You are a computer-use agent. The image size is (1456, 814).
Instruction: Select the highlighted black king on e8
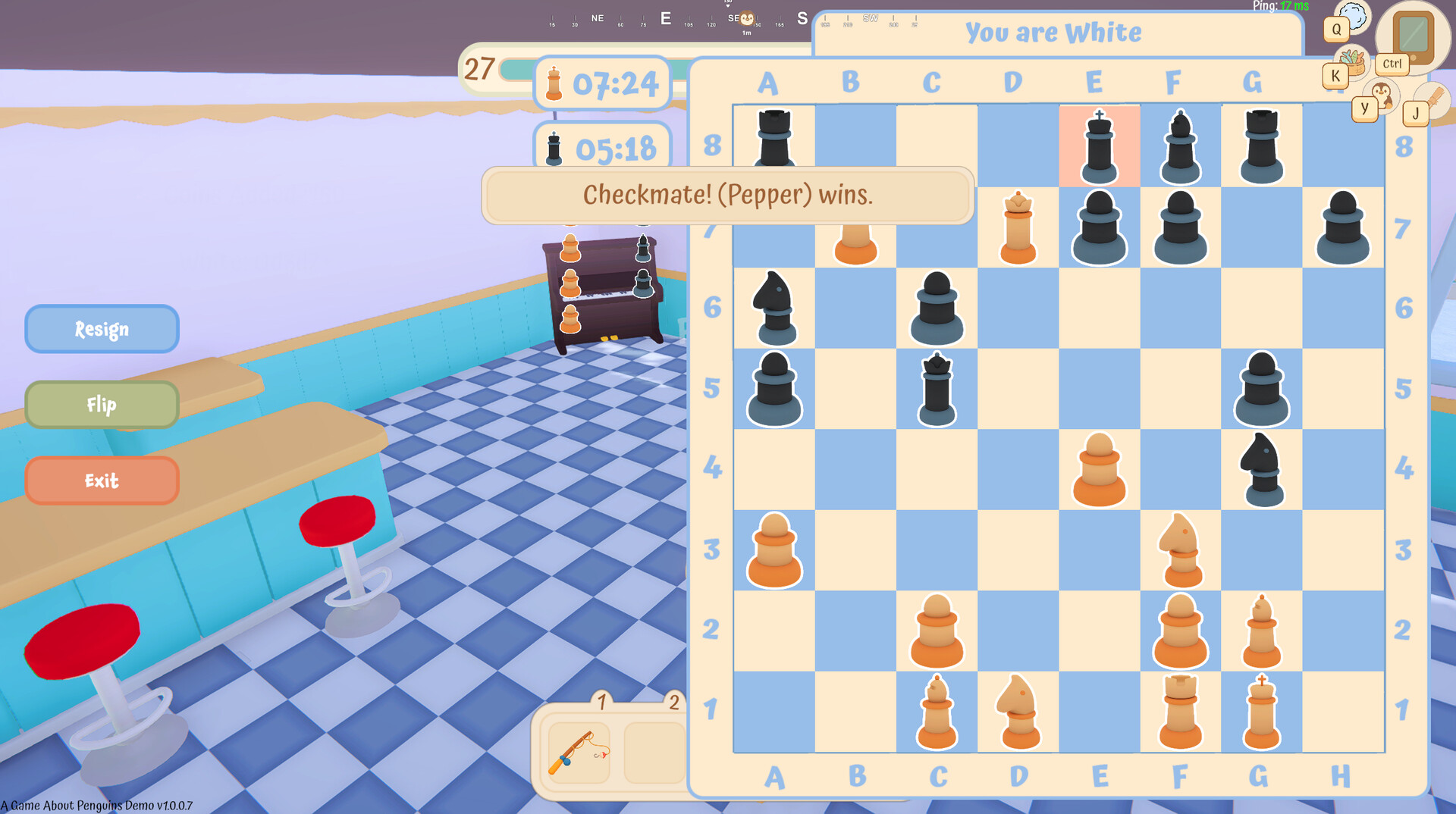[x=1098, y=146]
